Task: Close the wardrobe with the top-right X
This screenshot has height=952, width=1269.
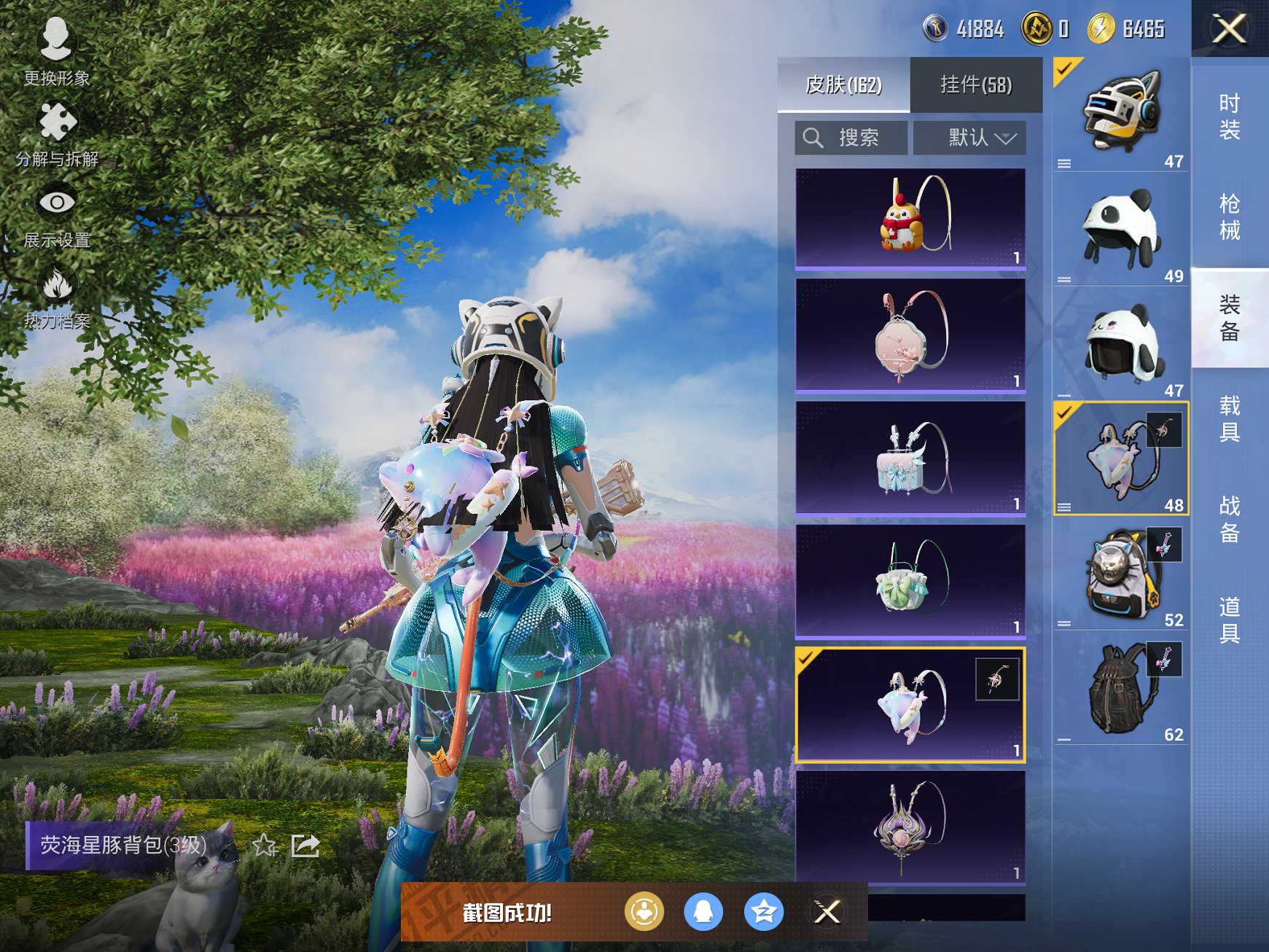Action: [1230, 29]
